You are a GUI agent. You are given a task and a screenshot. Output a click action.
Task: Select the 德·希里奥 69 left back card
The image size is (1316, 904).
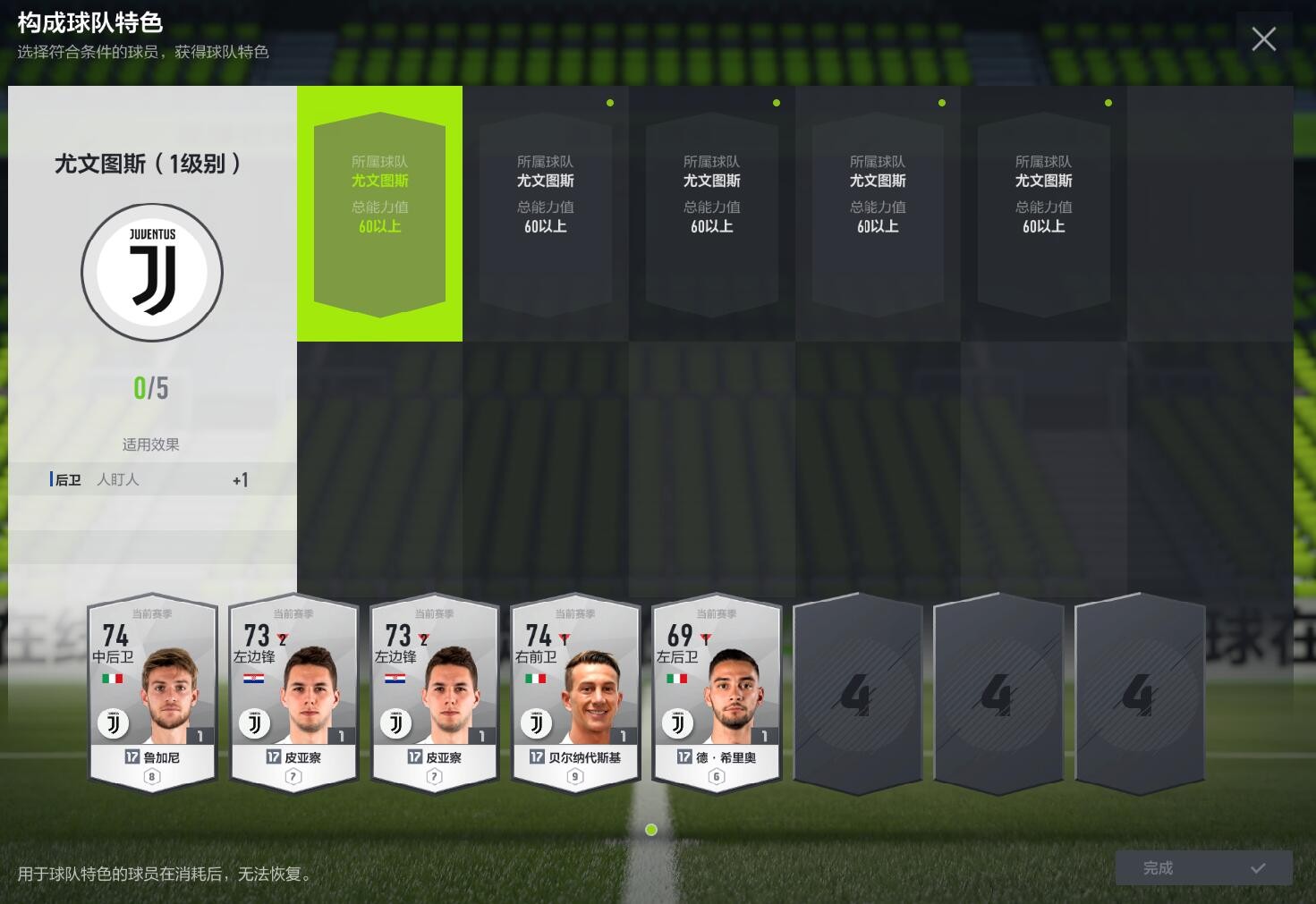716,695
